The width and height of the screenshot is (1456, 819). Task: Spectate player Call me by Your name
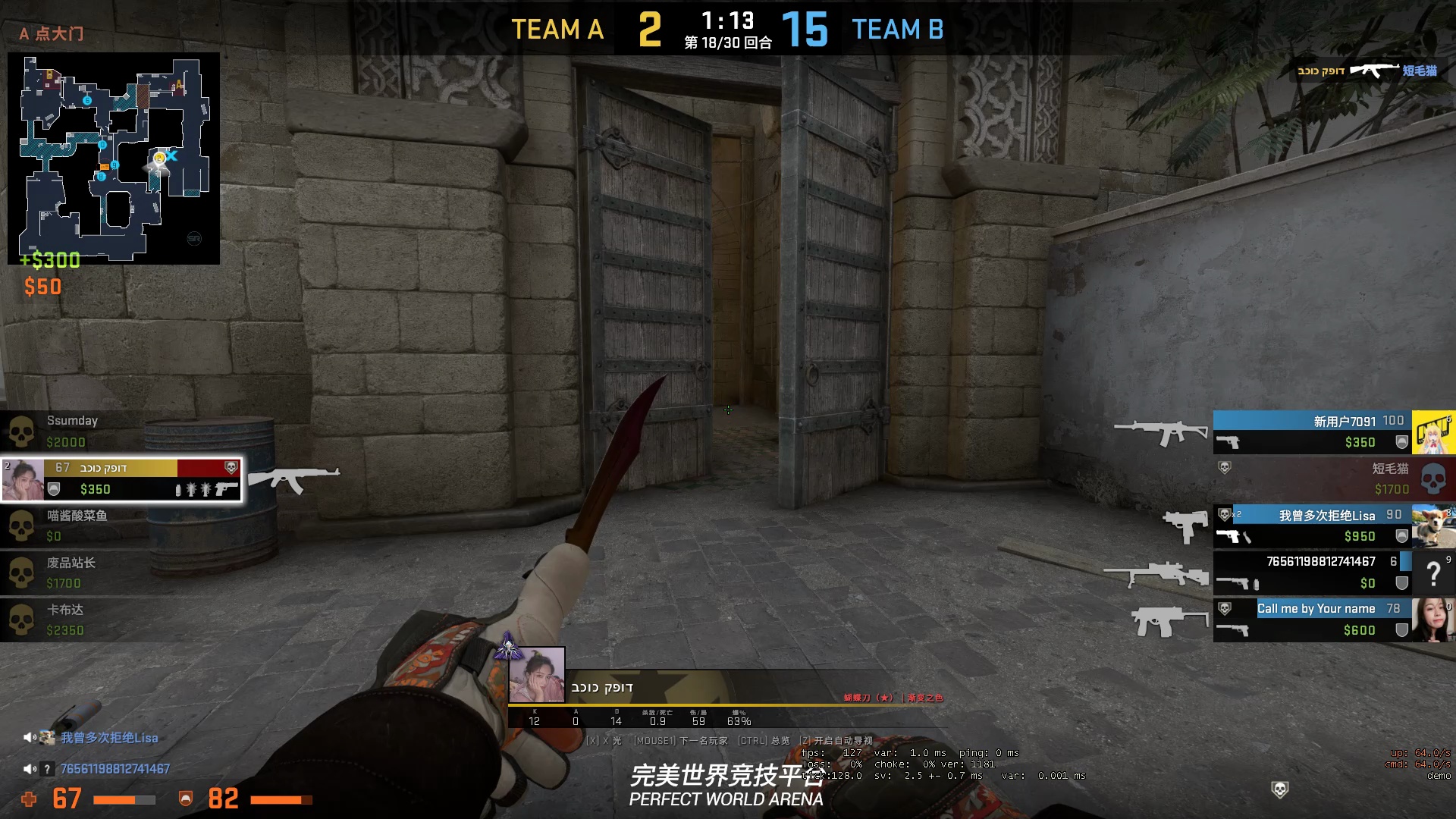1312,619
